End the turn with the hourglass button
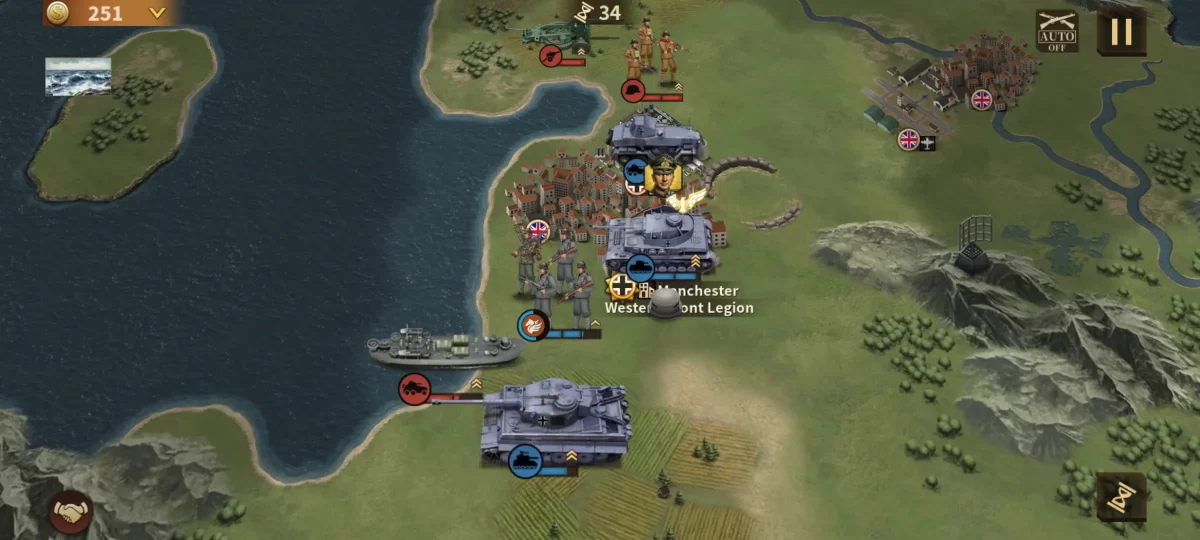The height and width of the screenshot is (540, 1200). point(1120,496)
